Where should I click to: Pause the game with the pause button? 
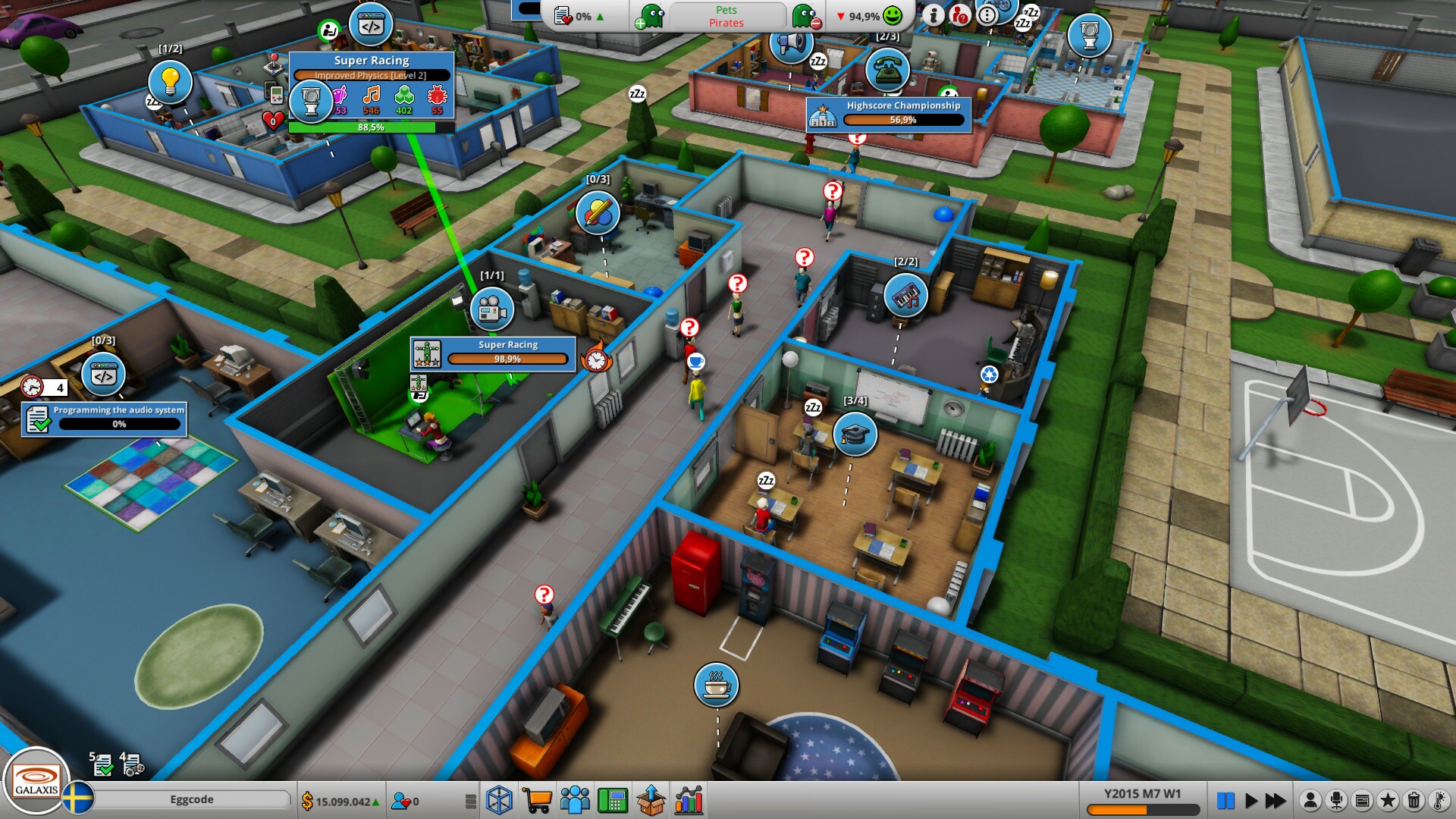click(1226, 800)
